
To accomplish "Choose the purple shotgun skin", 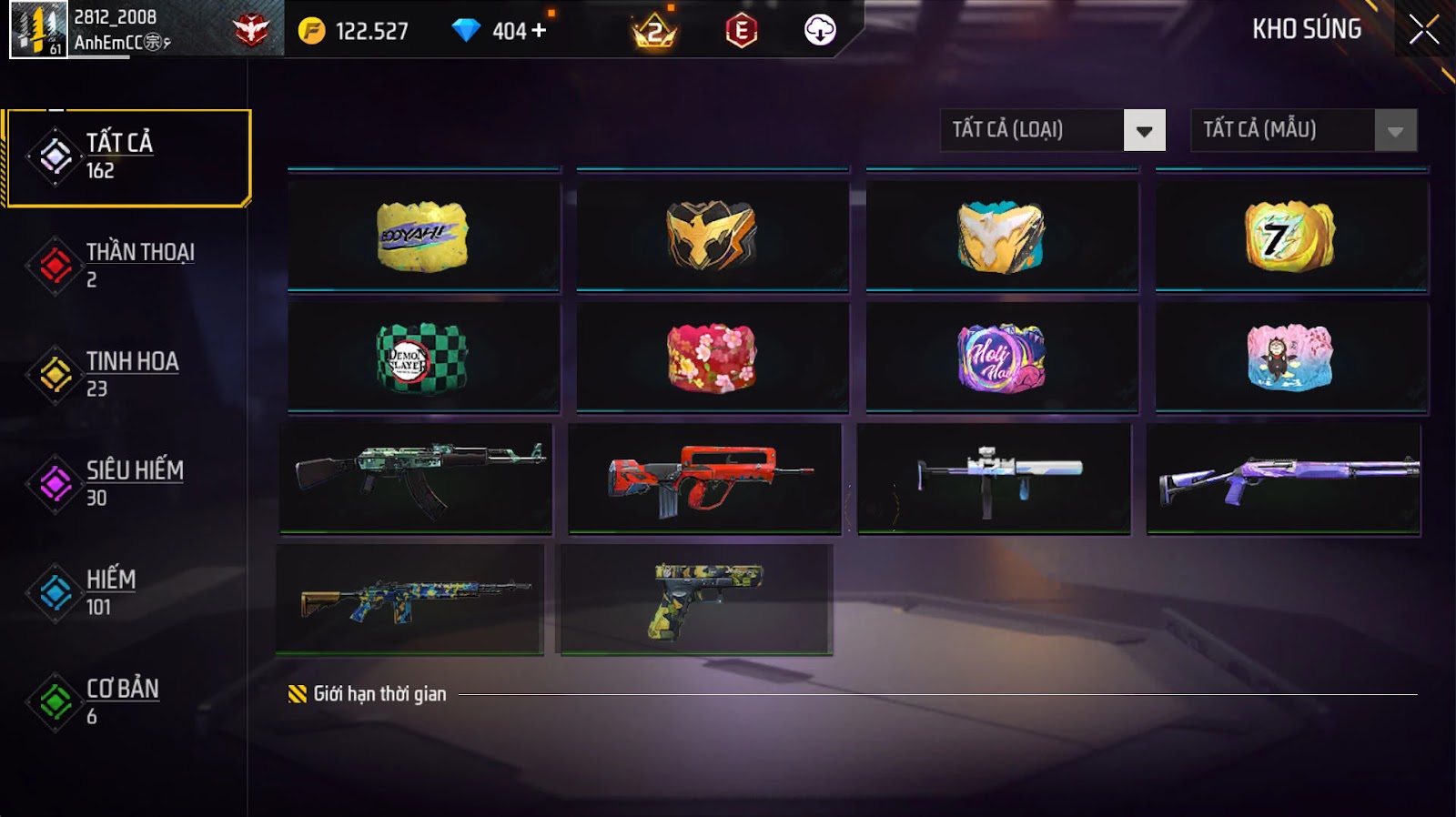I will pyautogui.click(x=1283, y=478).
